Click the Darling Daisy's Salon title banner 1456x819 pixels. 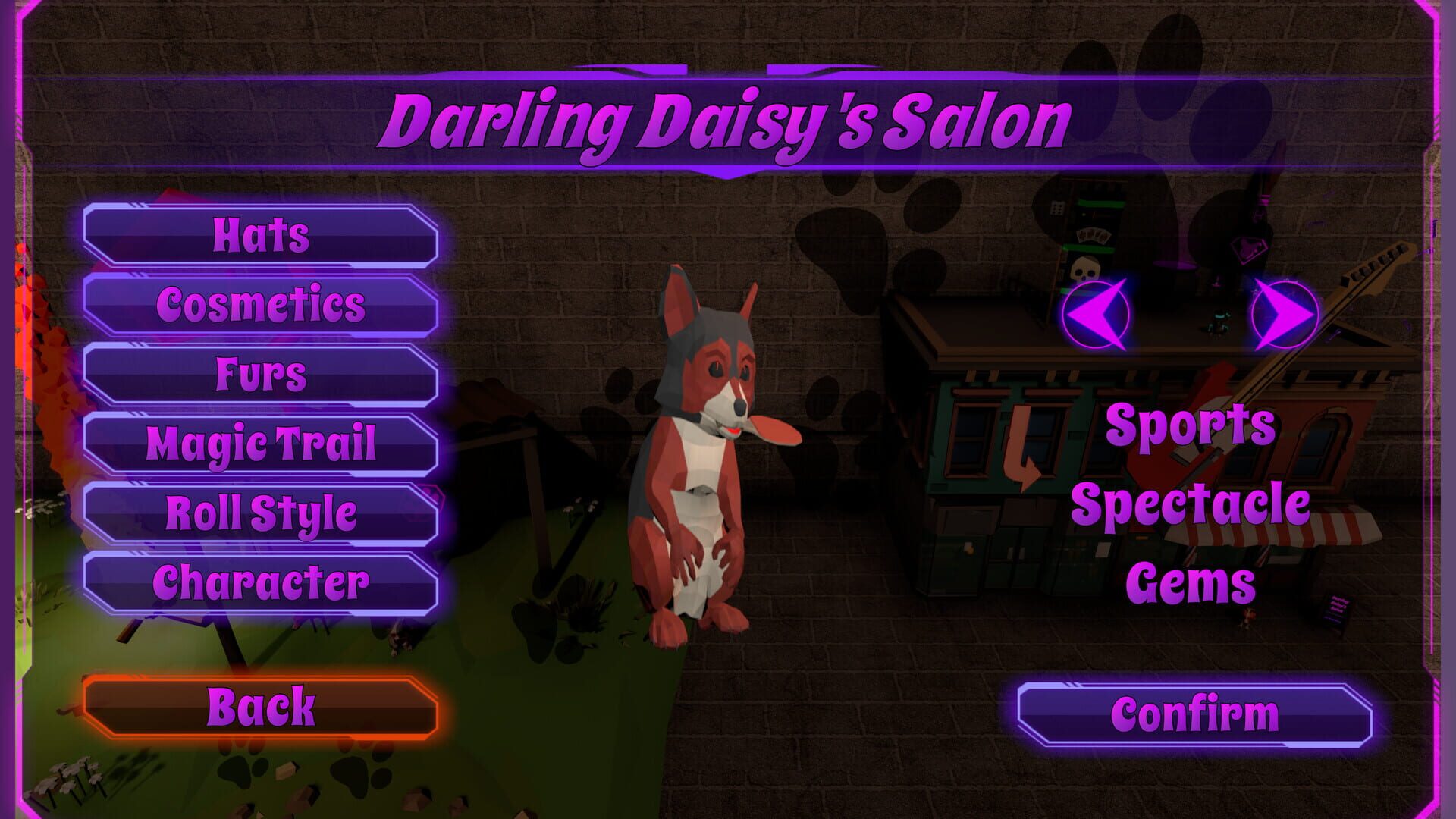click(728, 118)
